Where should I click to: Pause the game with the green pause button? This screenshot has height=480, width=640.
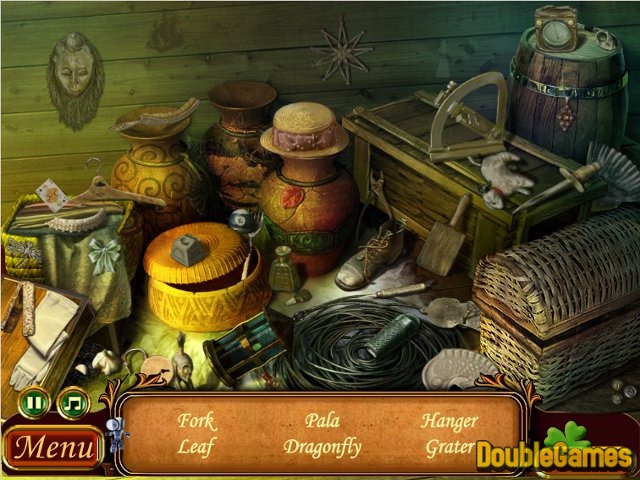[35, 404]
